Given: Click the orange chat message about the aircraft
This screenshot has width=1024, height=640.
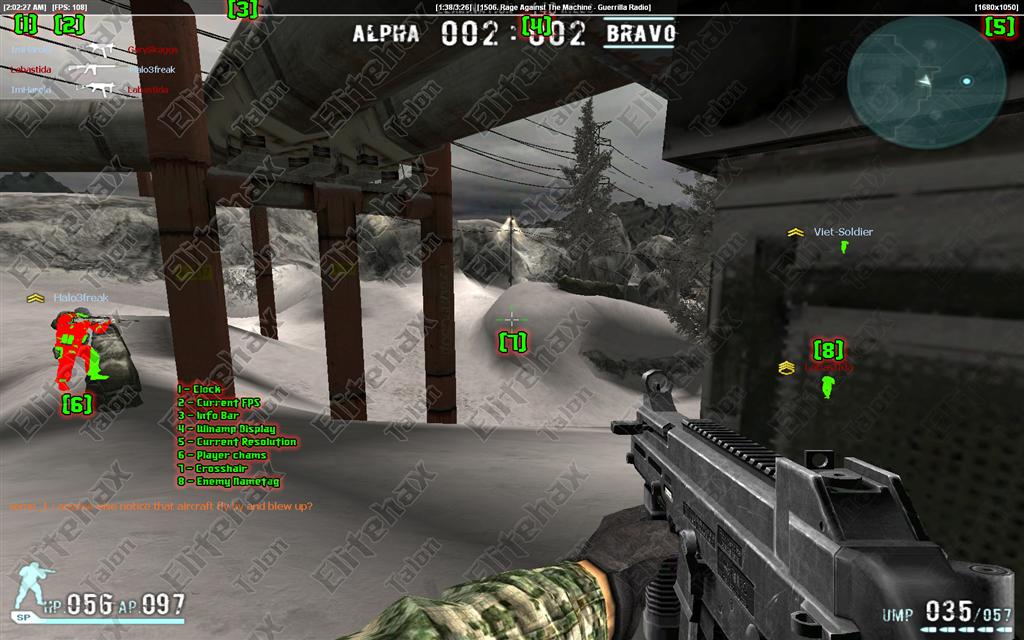Looking at the screenshot, I should point(160,506).
